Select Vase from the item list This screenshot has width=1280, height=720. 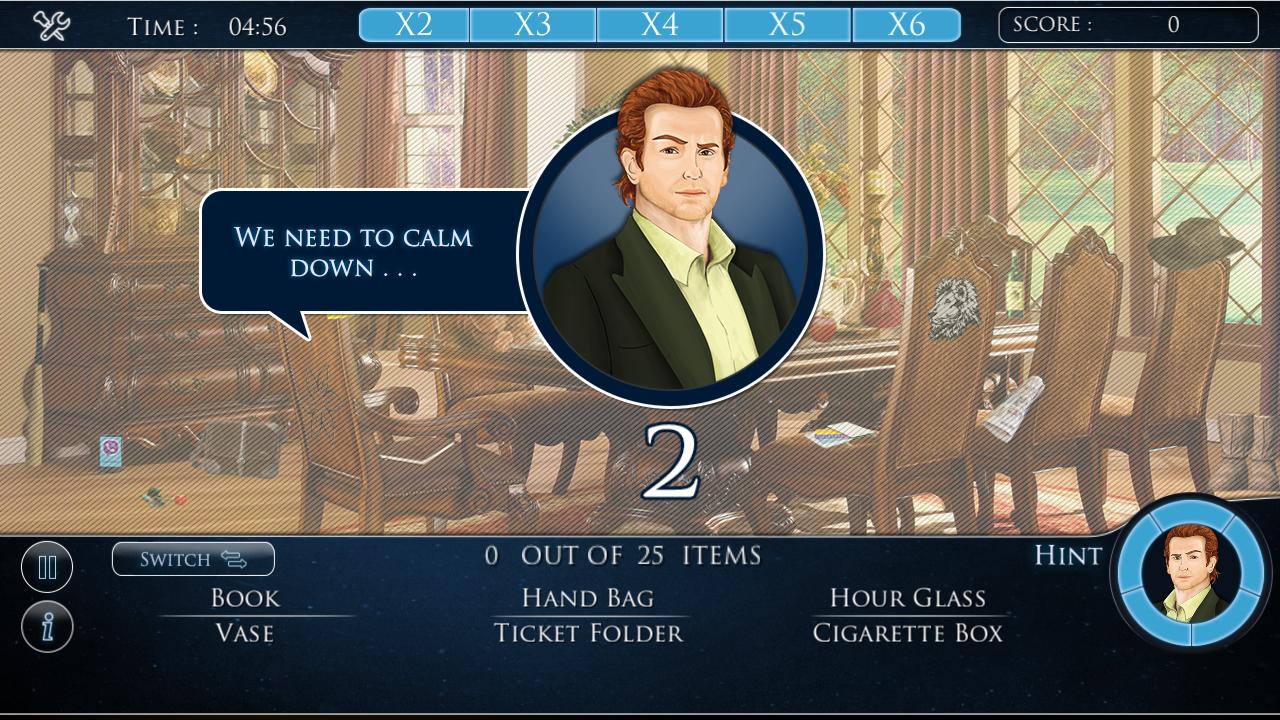[244, 632]
